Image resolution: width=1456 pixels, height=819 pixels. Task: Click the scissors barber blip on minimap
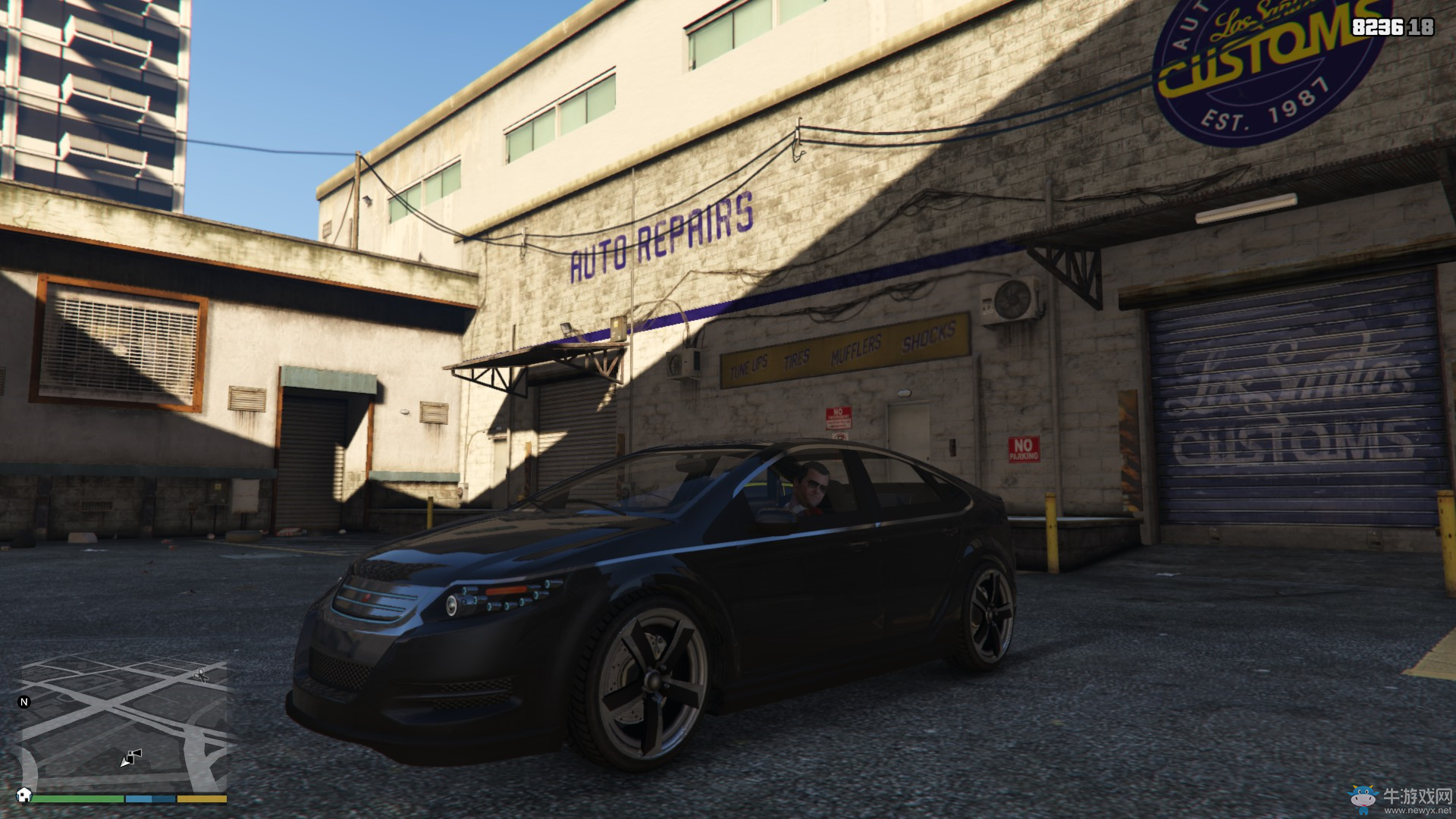pyautogui.click(x=200, y=674)
